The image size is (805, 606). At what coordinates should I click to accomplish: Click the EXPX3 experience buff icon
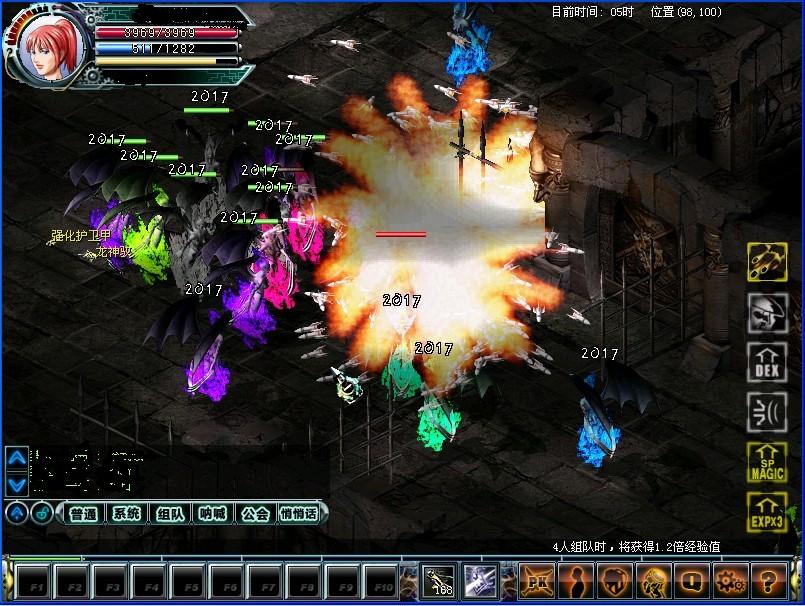[767, 512]
